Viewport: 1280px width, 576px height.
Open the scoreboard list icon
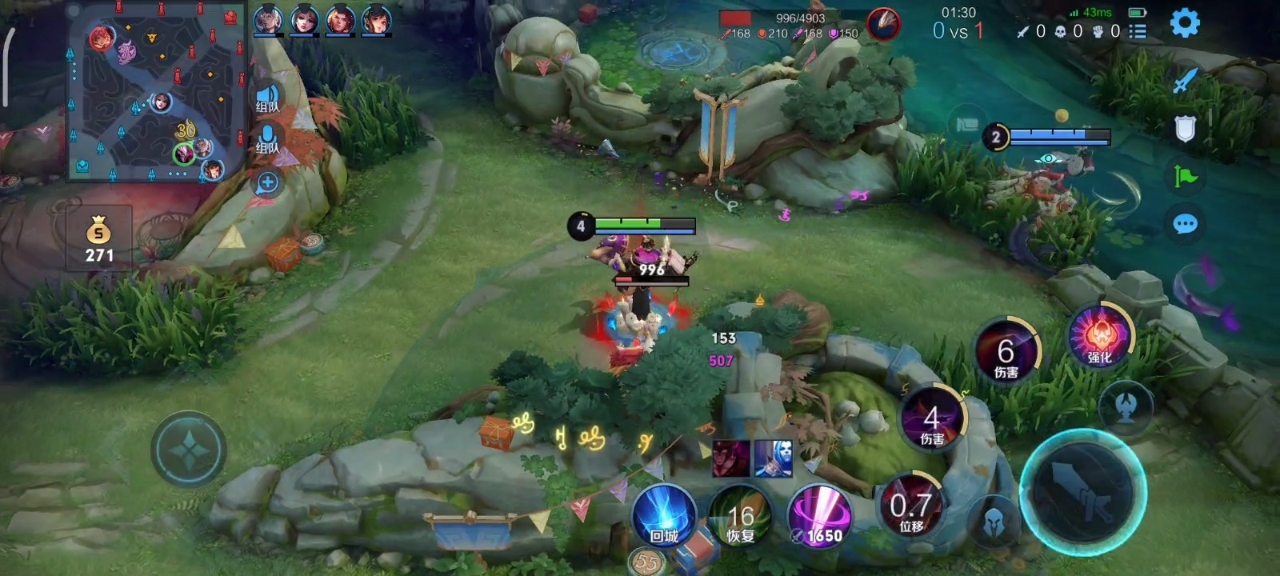click(x=1138, y=31)
